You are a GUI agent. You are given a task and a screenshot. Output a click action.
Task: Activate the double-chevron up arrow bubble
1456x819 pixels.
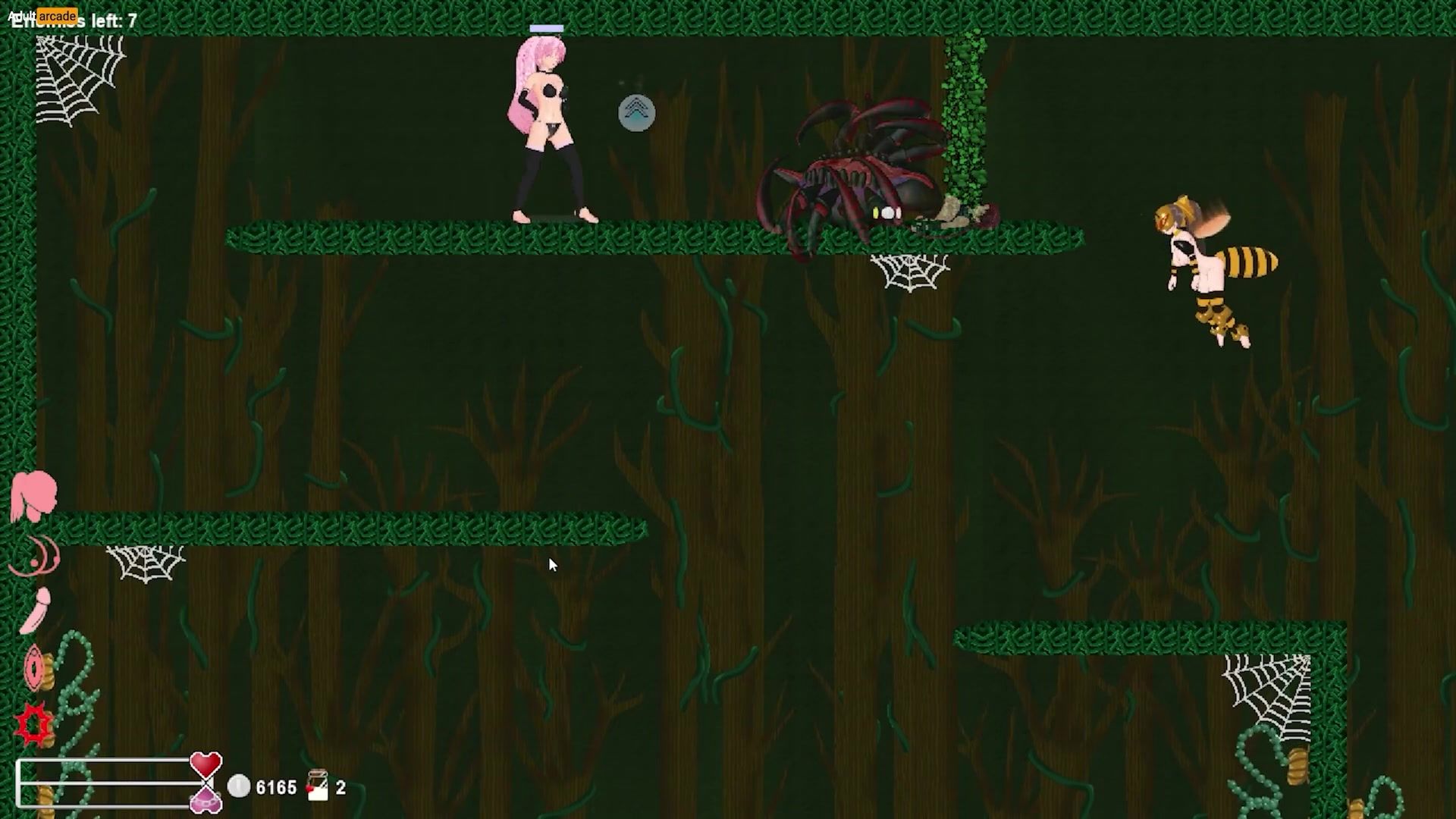pyautogui.click(x=636, y=114)
